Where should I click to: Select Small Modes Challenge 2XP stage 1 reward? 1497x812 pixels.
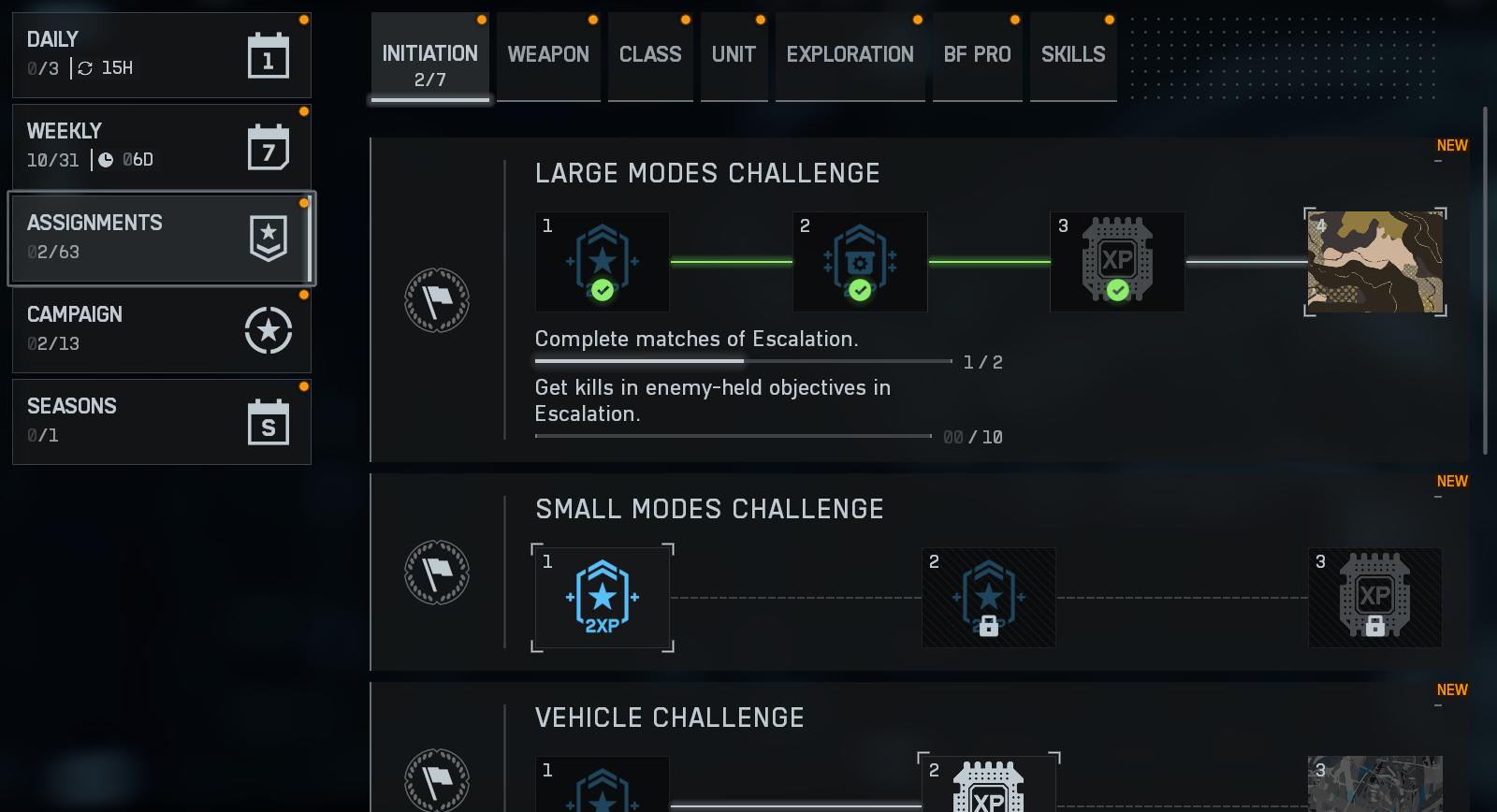603,598
